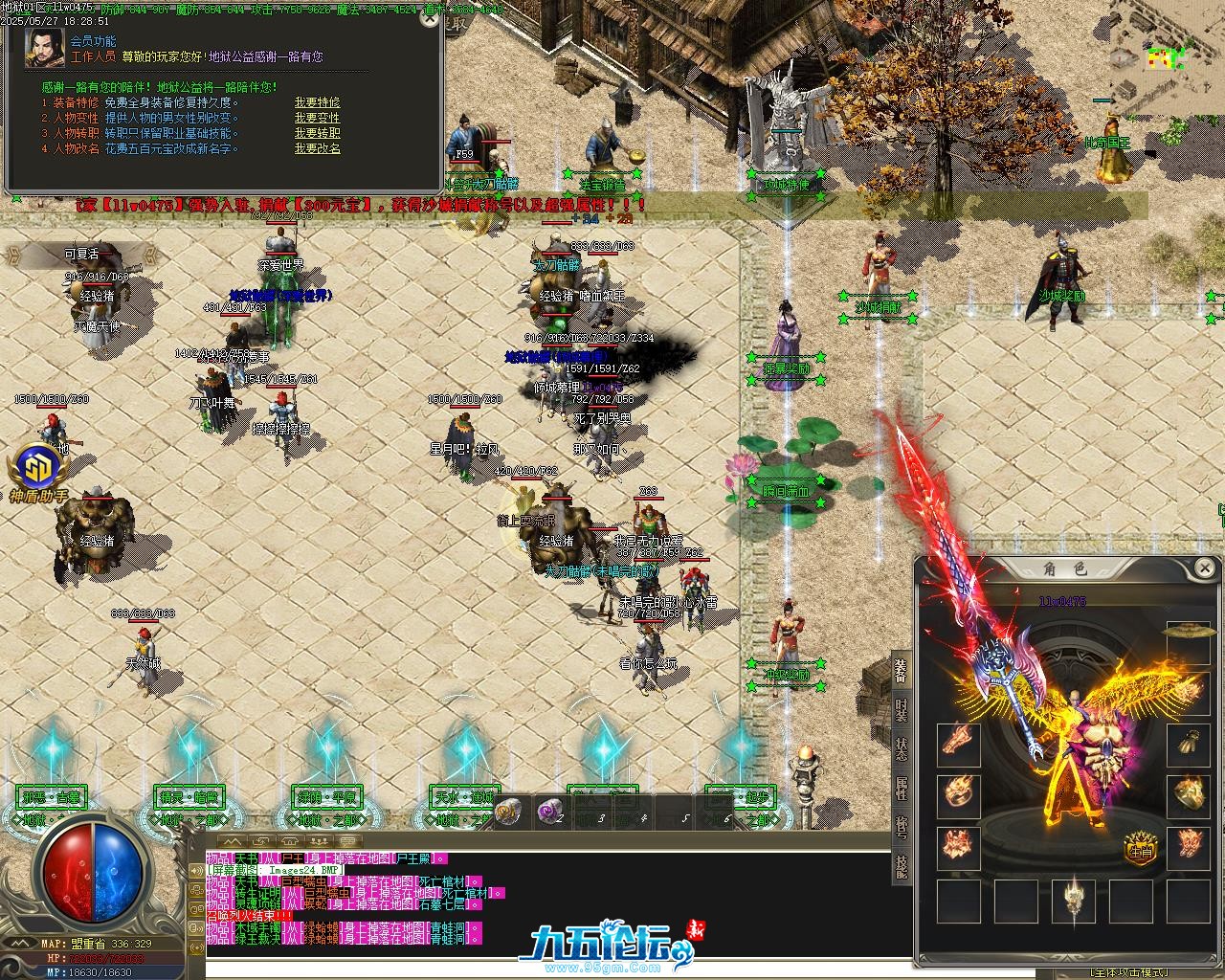Open the 生肖 zodiac button
The height and width of the screenshot is (980, 1225).
(1139, 848)
